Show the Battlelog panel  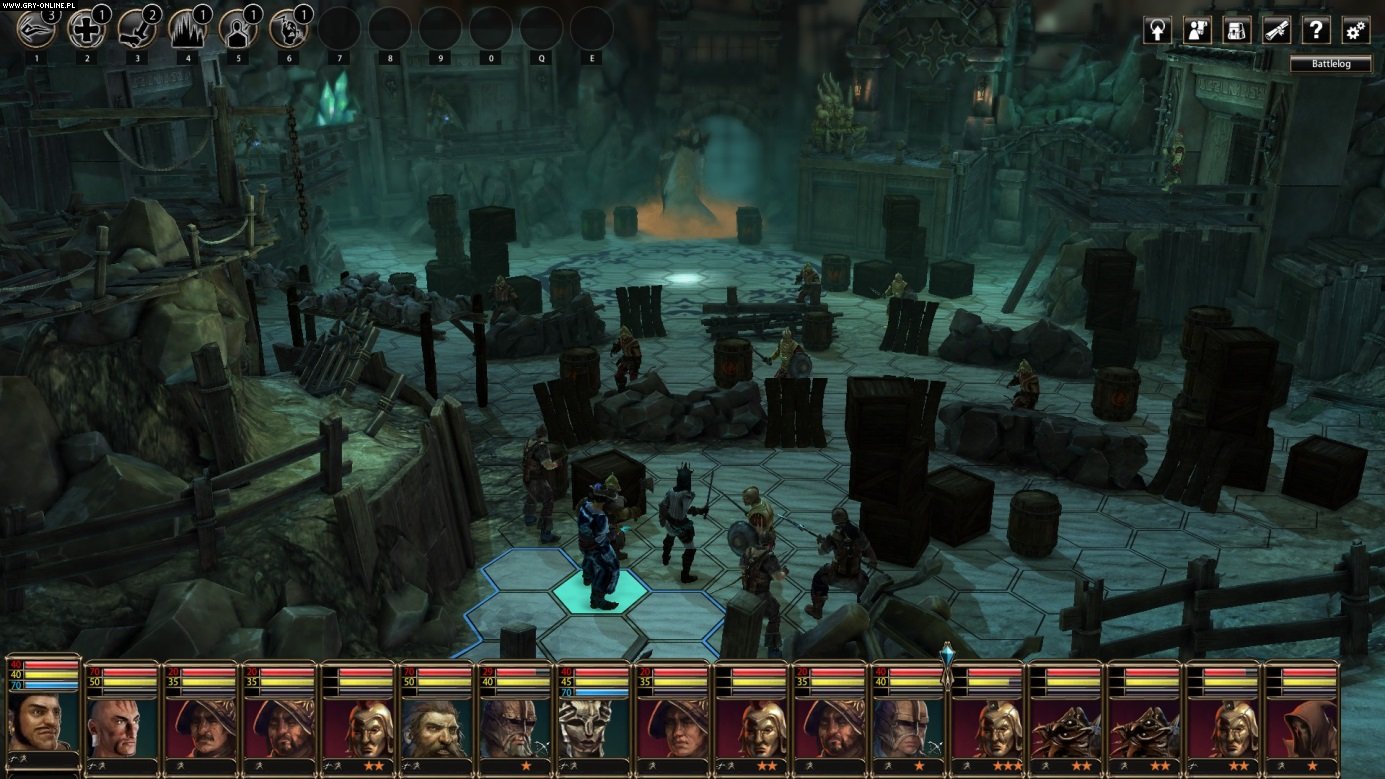[x=1329, y=64]
